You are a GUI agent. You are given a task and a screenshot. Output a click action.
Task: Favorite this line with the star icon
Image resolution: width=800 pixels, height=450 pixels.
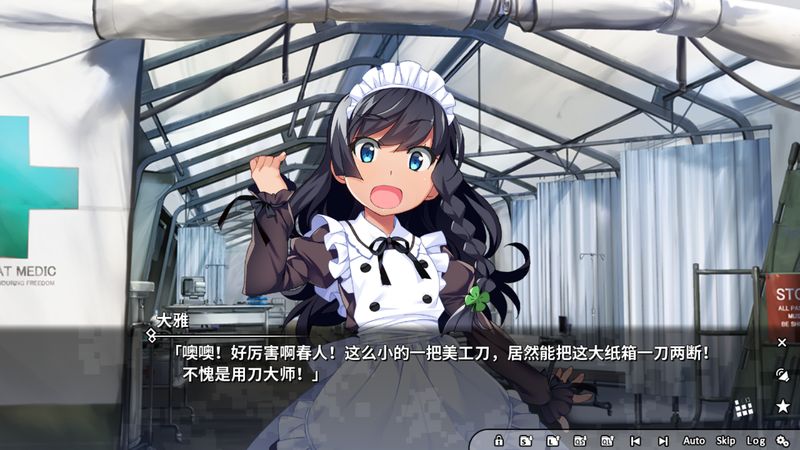click(782, 406)
